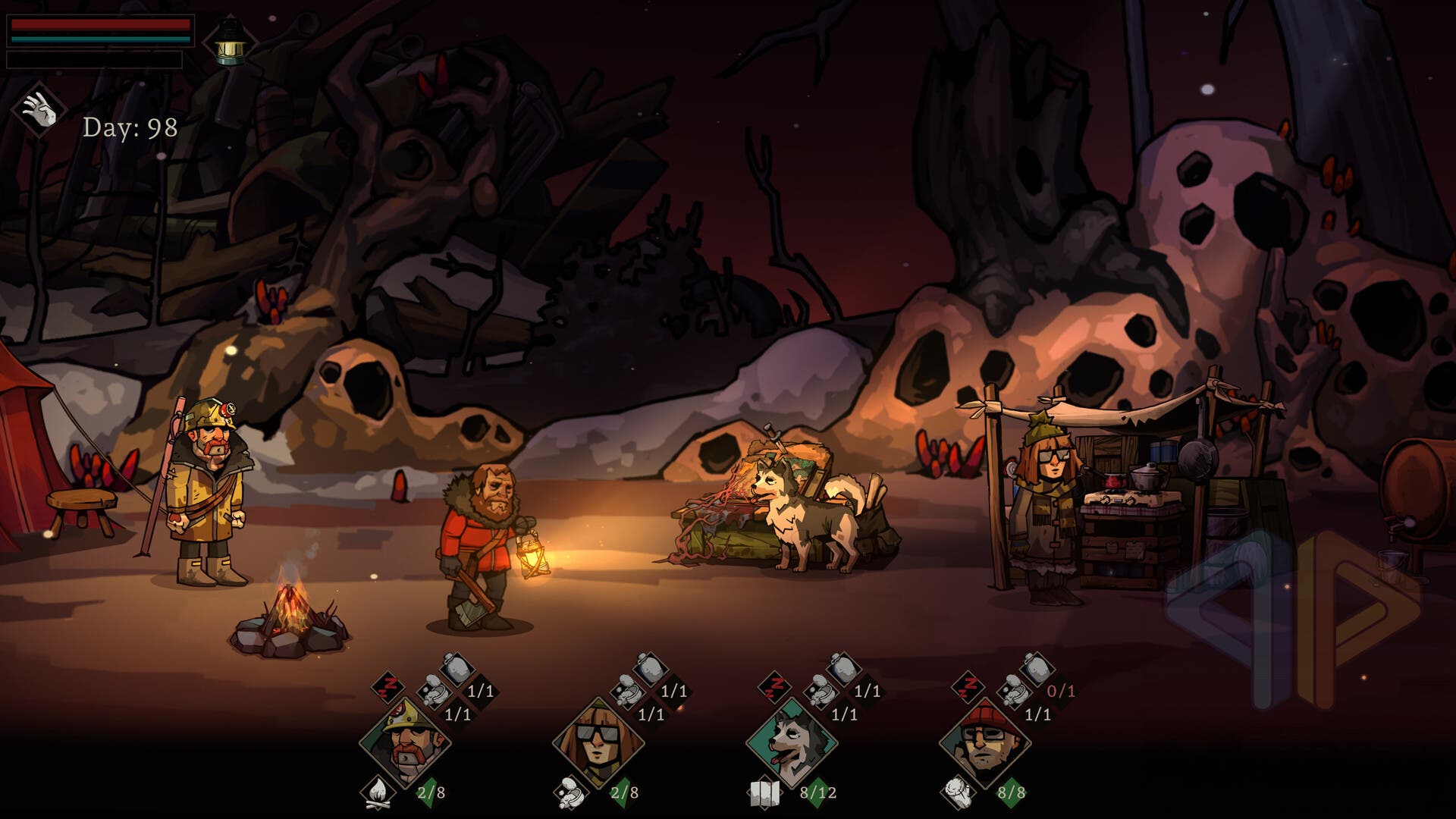
Task: Activate the hand interaction icon
Action: 39,111
